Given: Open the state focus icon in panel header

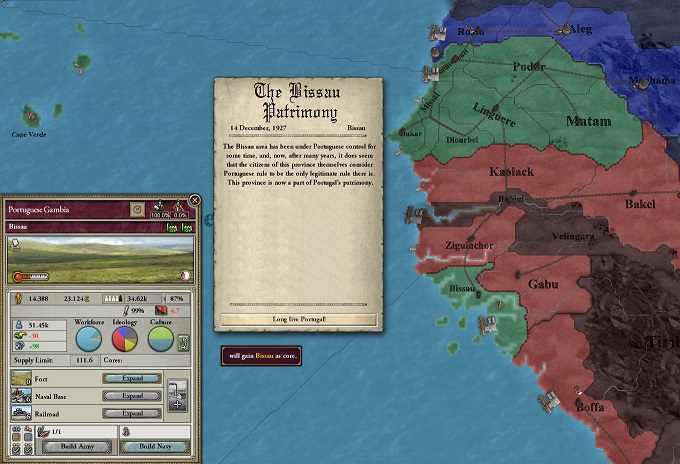Looking at the screenshot, I should click(137, 210).
